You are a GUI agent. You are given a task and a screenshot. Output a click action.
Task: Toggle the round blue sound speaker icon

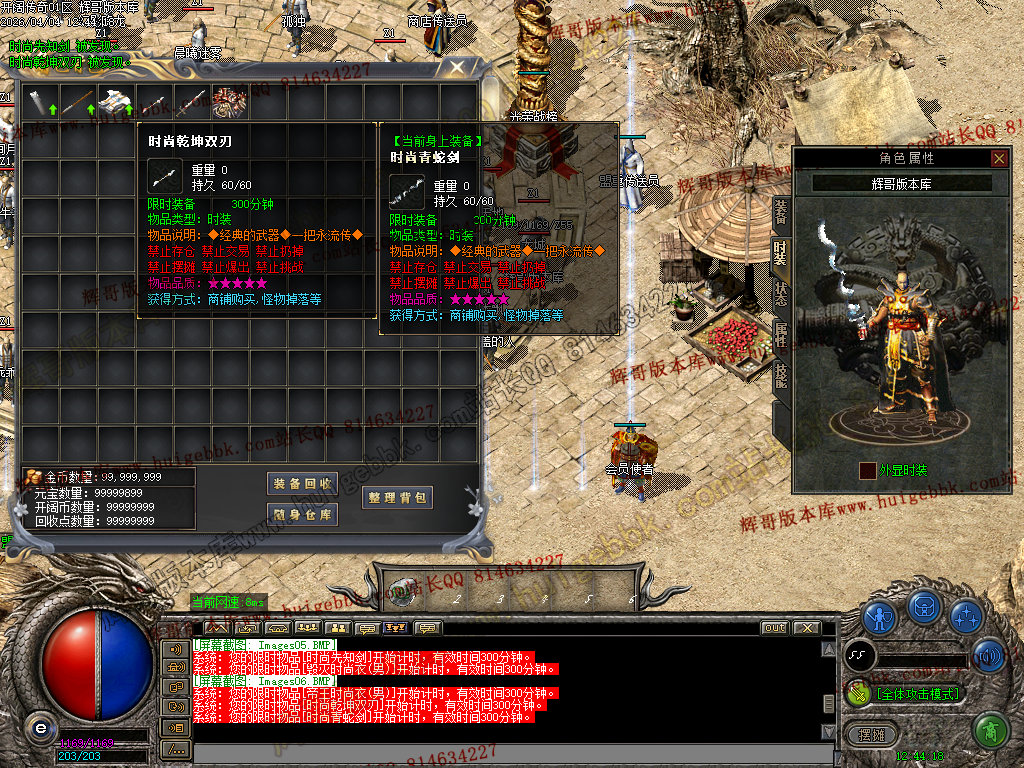pos(989,656)
